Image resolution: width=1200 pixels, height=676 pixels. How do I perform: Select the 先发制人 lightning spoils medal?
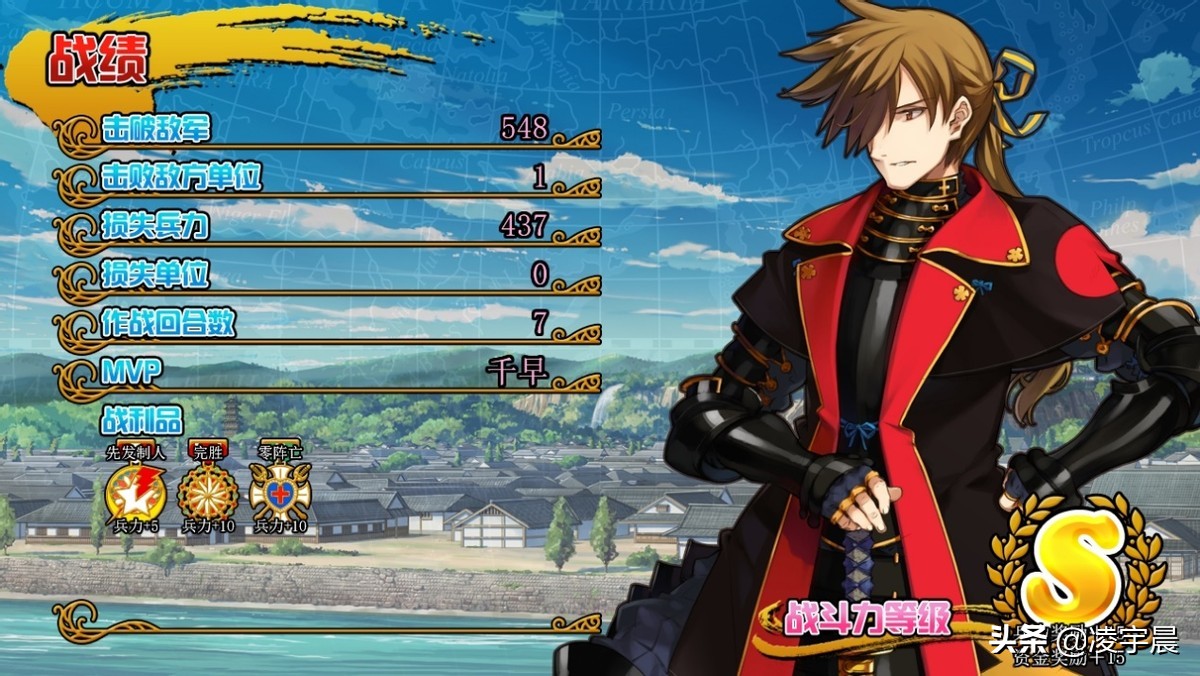pos(132,491)
